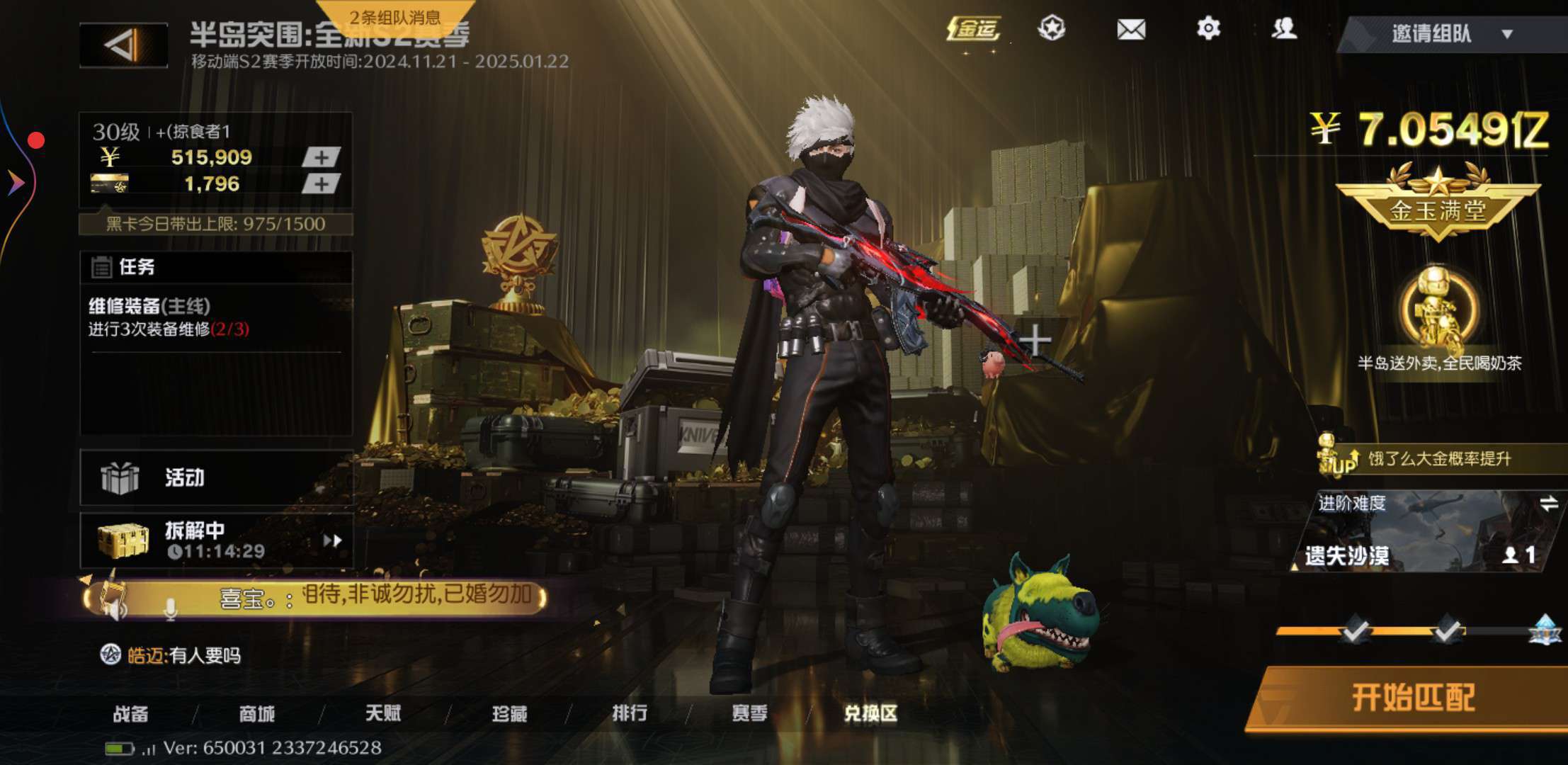The width and height of the screenshot is (1568, 765).
Task: Open the settings gear icon
Action: tap(1208, 29)
